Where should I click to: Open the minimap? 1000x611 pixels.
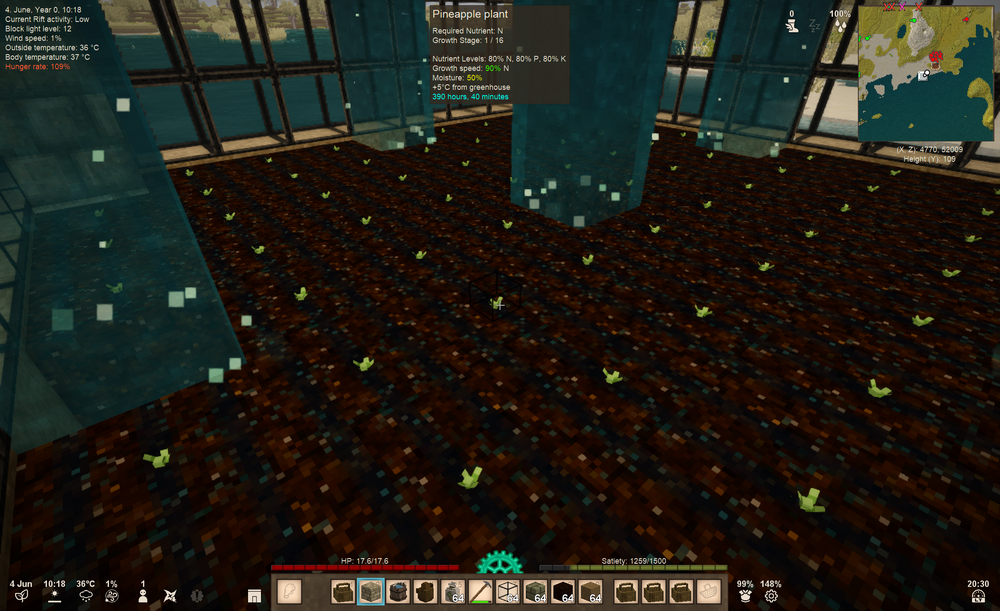(926, 74)
